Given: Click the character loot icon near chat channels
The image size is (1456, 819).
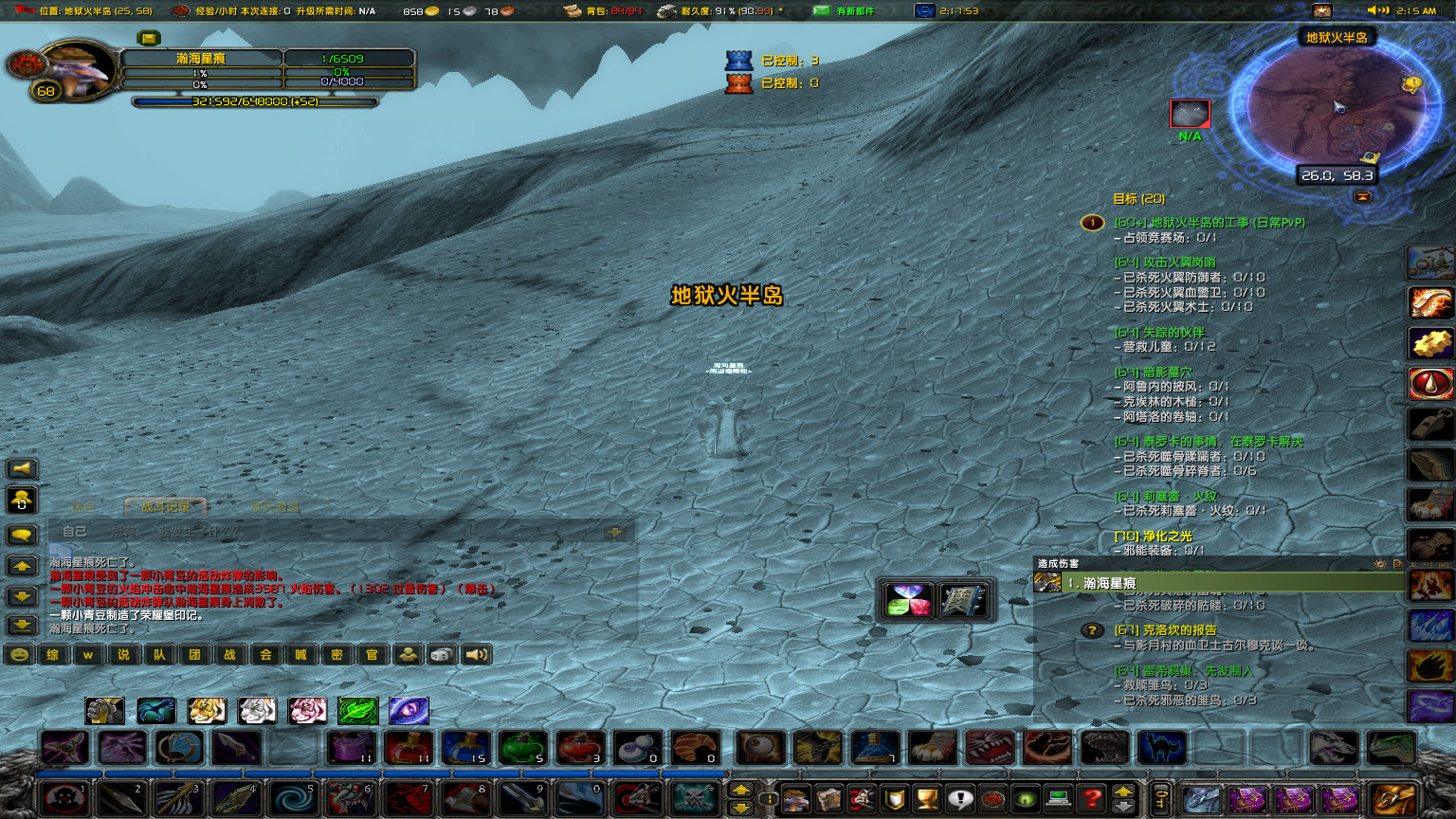Looking at the screenshot, I should pos(408,654).
